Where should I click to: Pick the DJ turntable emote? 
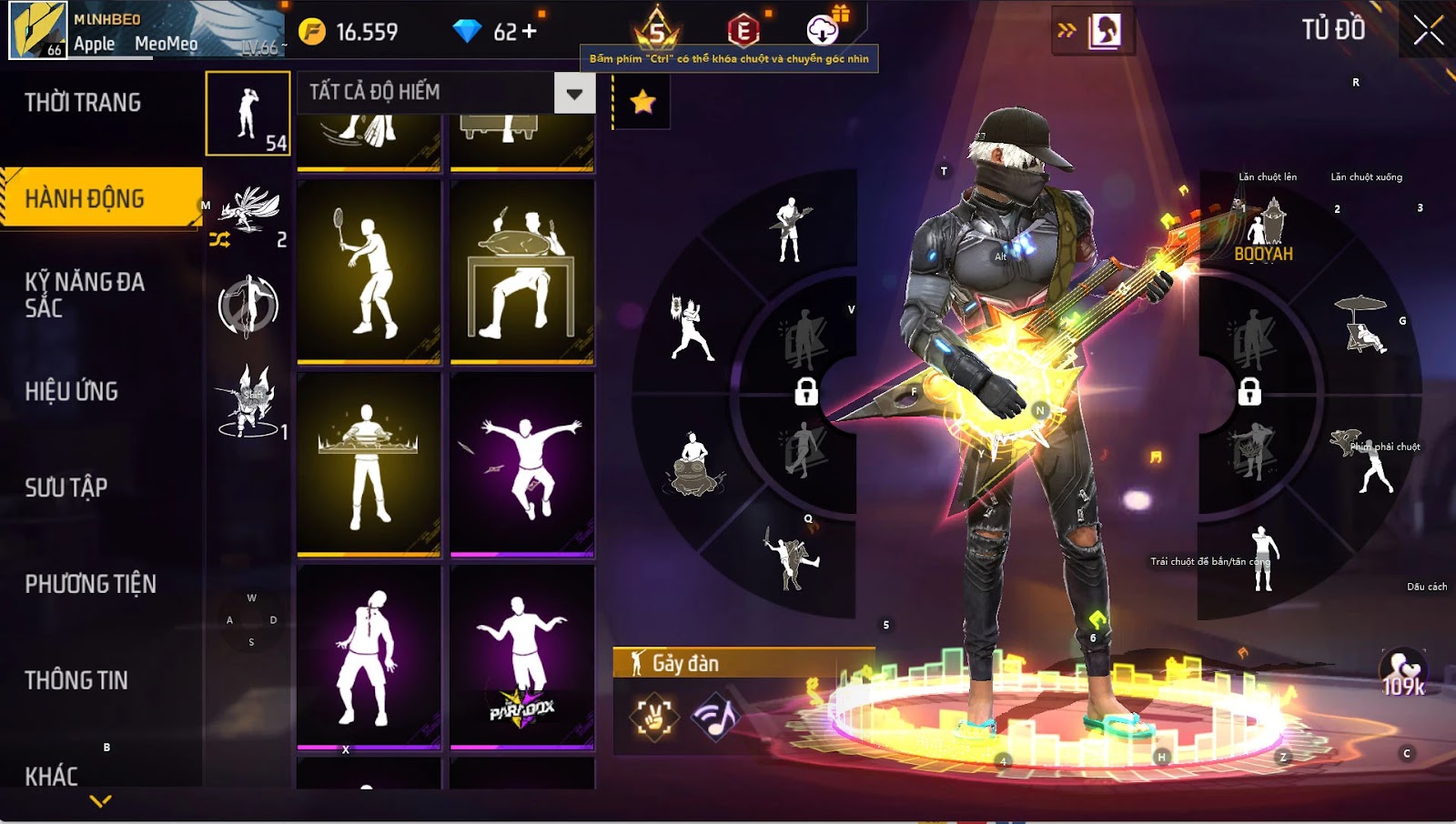click(x=369, y=464)
